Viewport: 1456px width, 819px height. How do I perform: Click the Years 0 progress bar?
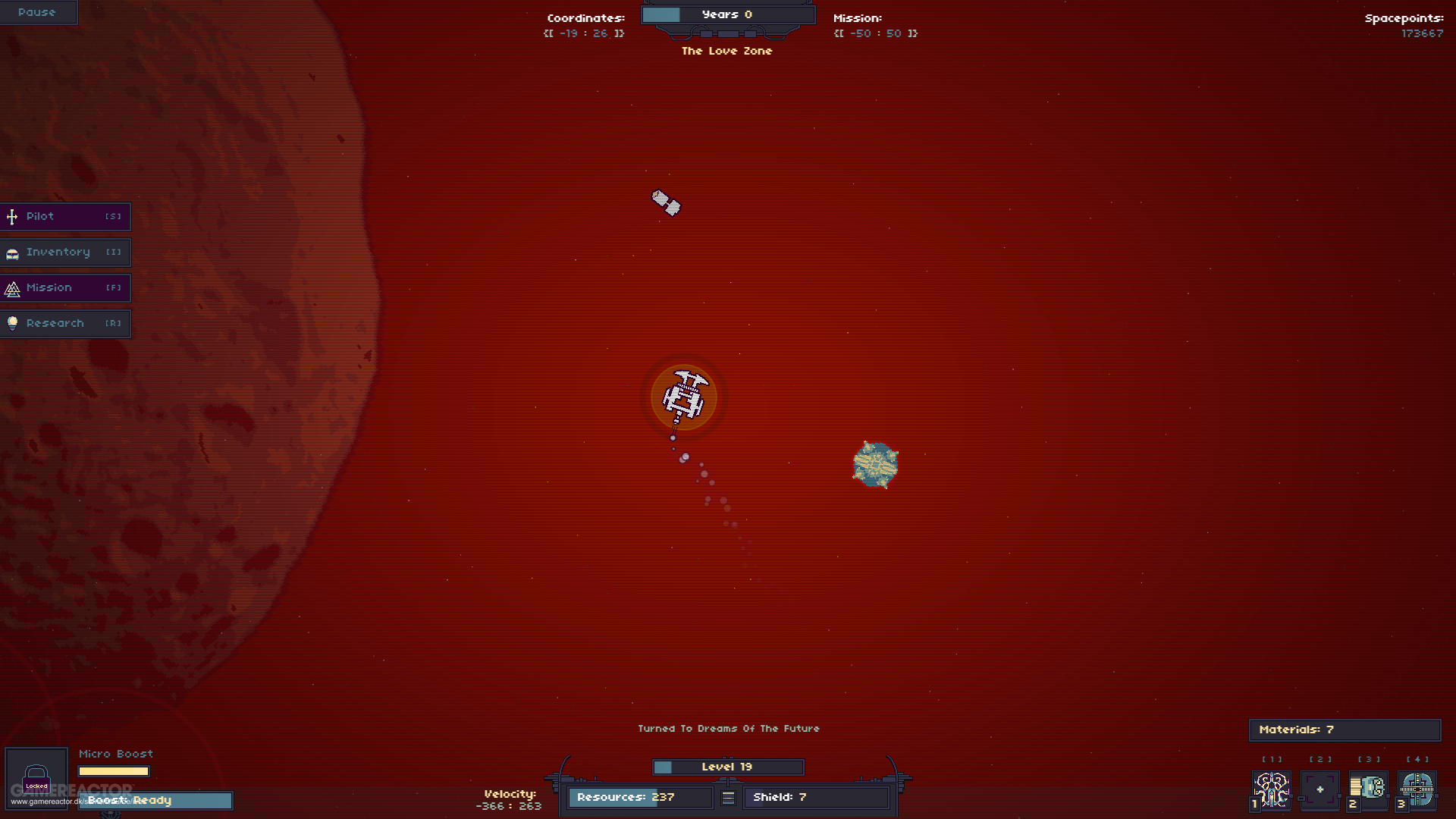pyautogui.click(x=727, y=14)
